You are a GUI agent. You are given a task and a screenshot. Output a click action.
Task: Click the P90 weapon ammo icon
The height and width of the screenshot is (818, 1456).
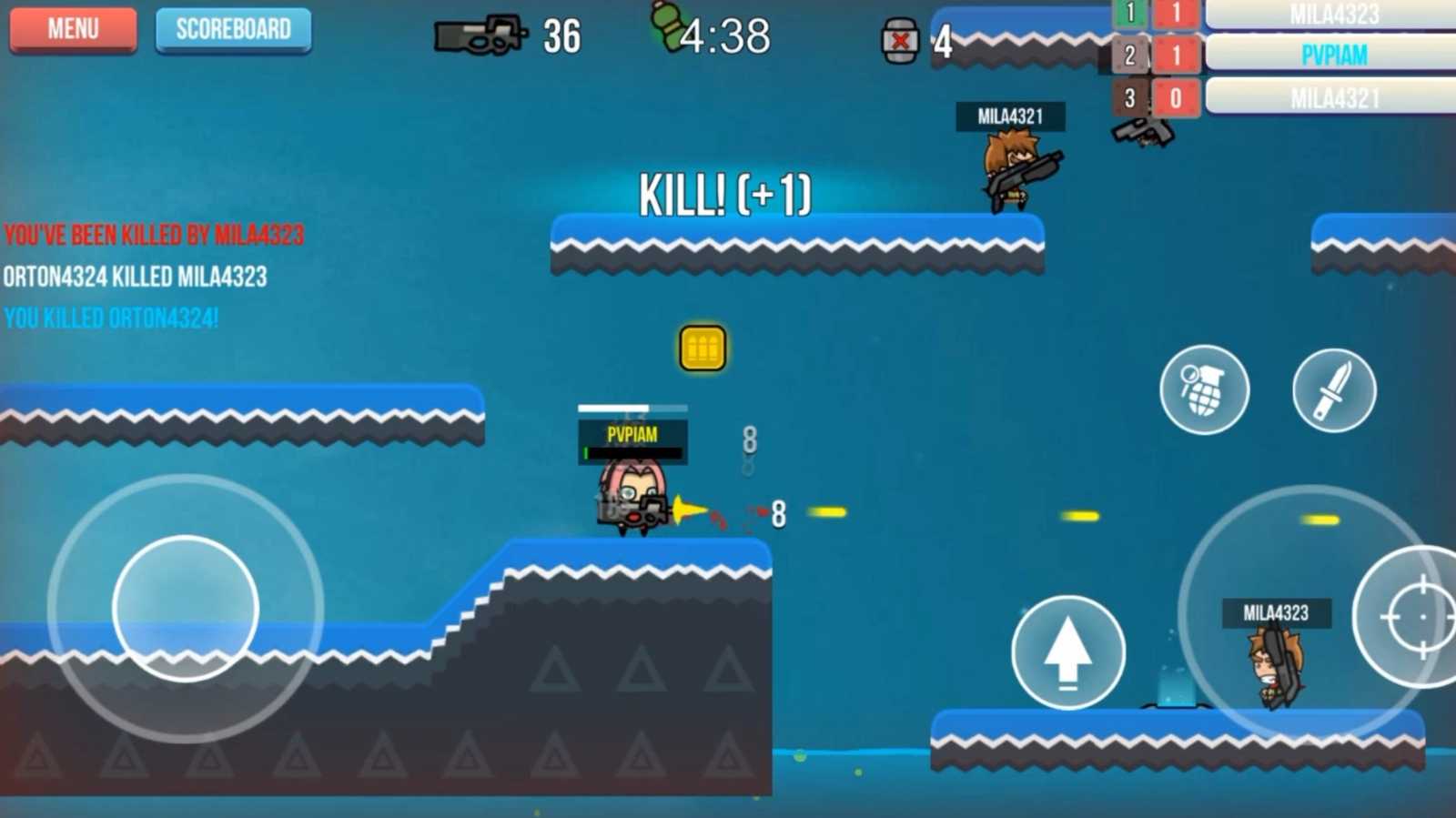[482, 36]
